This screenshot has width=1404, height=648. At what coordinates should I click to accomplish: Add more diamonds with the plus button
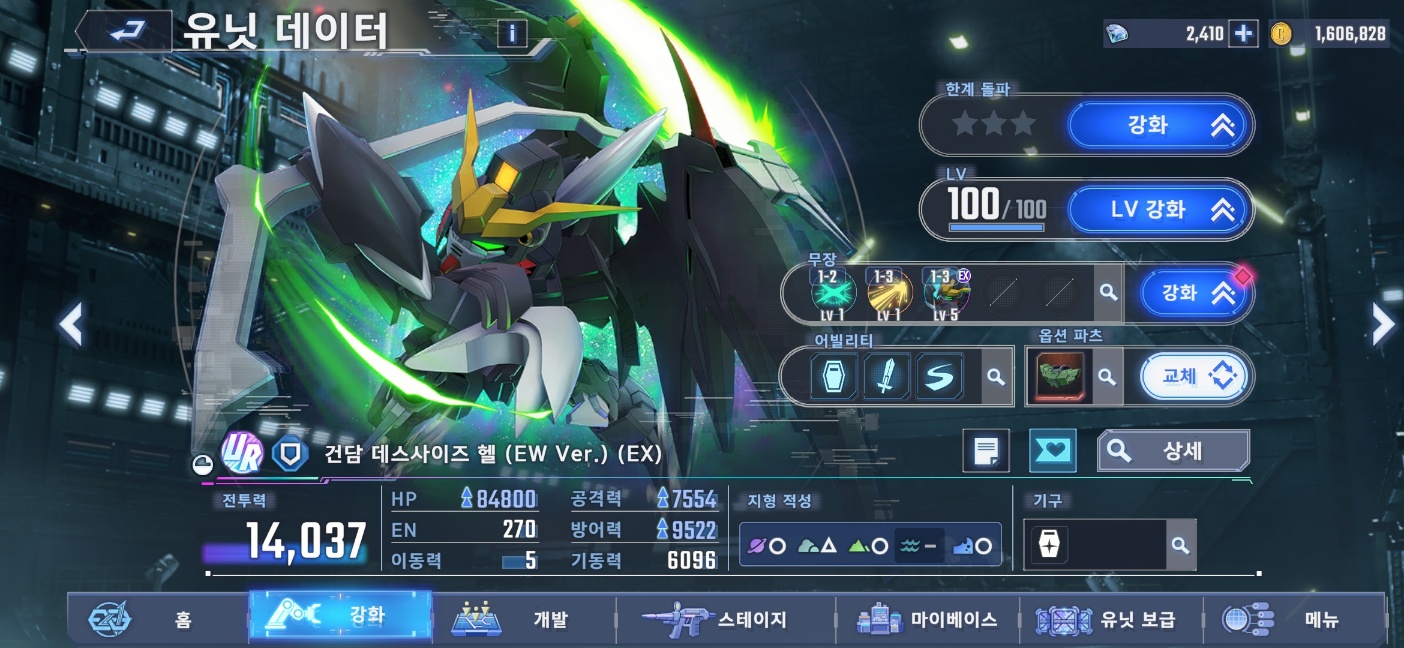pyautogui.click(x=1243, y=34)
